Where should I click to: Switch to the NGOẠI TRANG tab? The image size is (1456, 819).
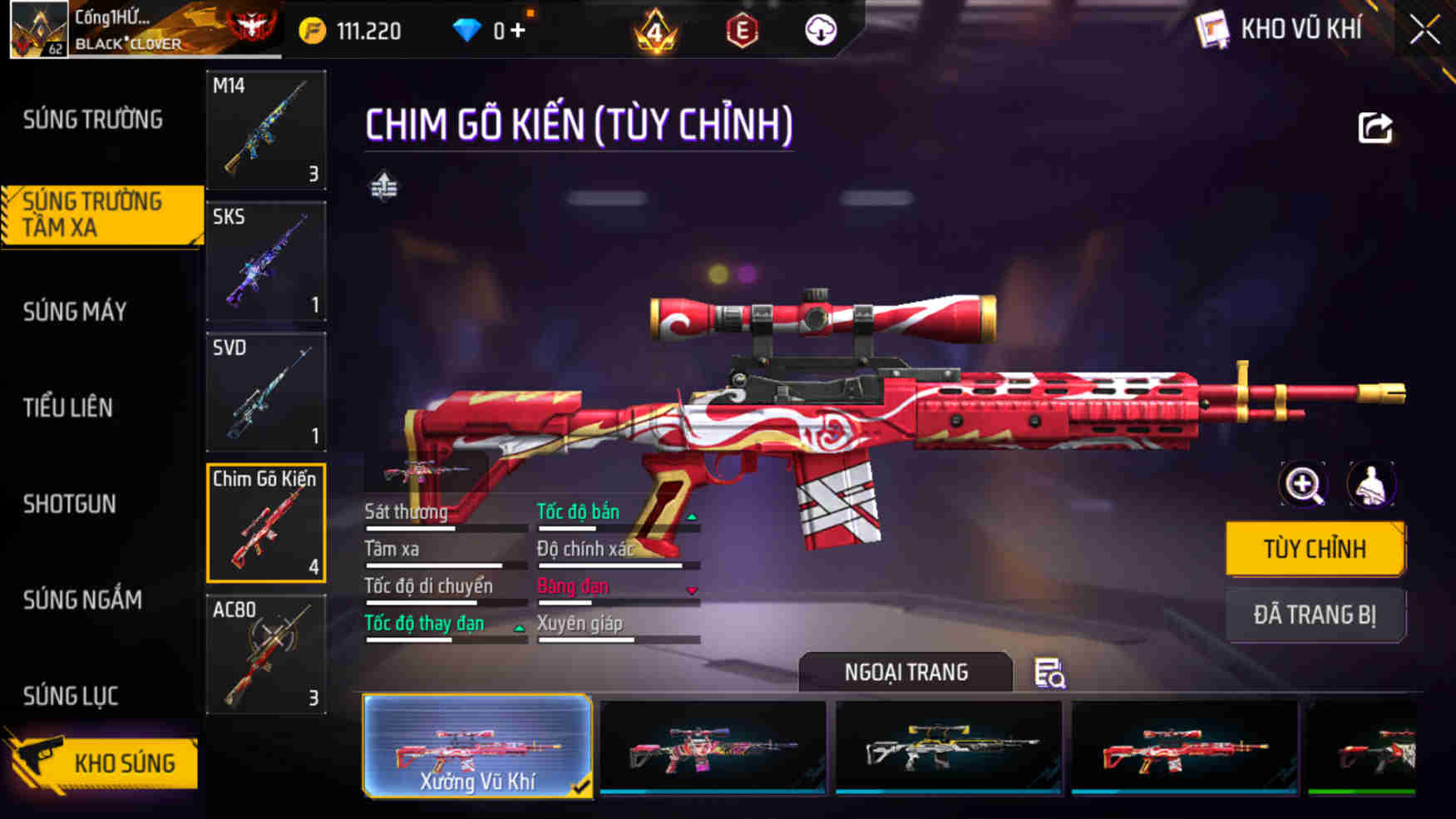pos(906,672)
